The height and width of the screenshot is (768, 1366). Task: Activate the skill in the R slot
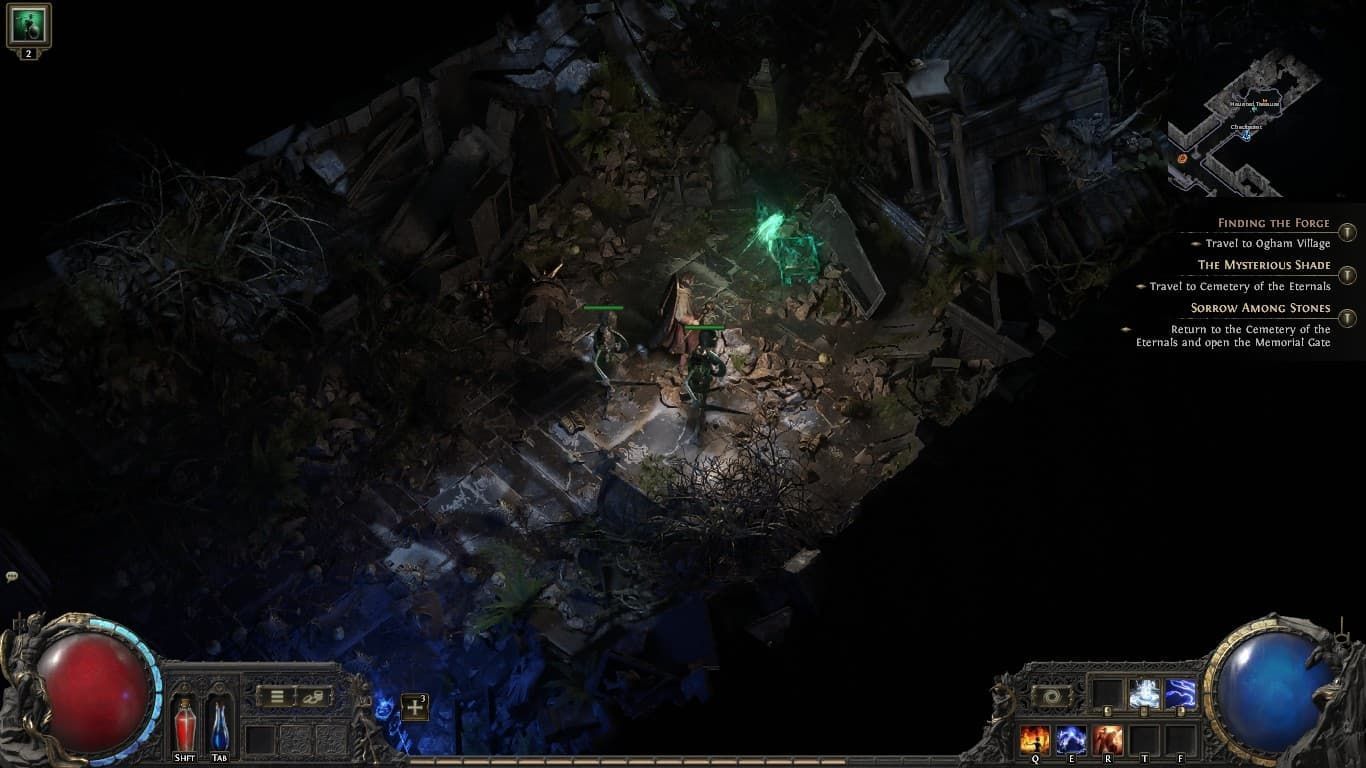click(x=1106, y=738)
